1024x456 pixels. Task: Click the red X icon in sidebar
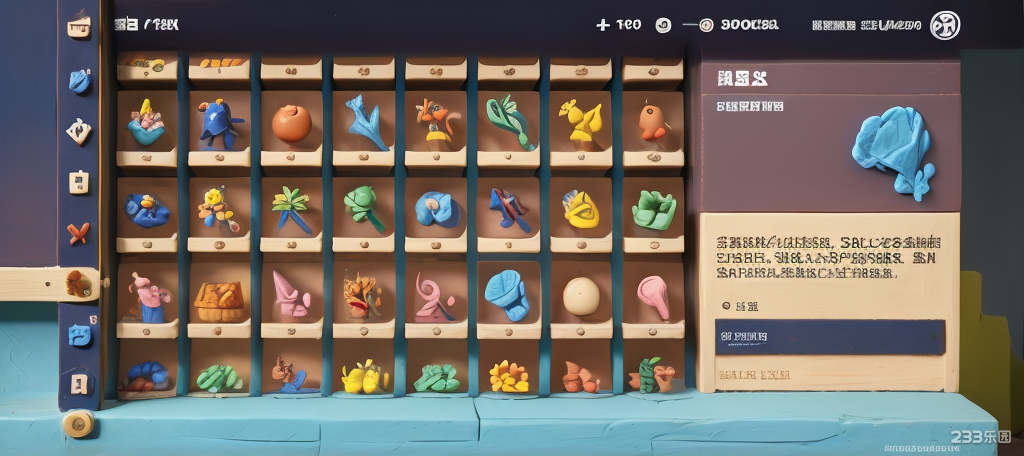(x=78, y=233)
